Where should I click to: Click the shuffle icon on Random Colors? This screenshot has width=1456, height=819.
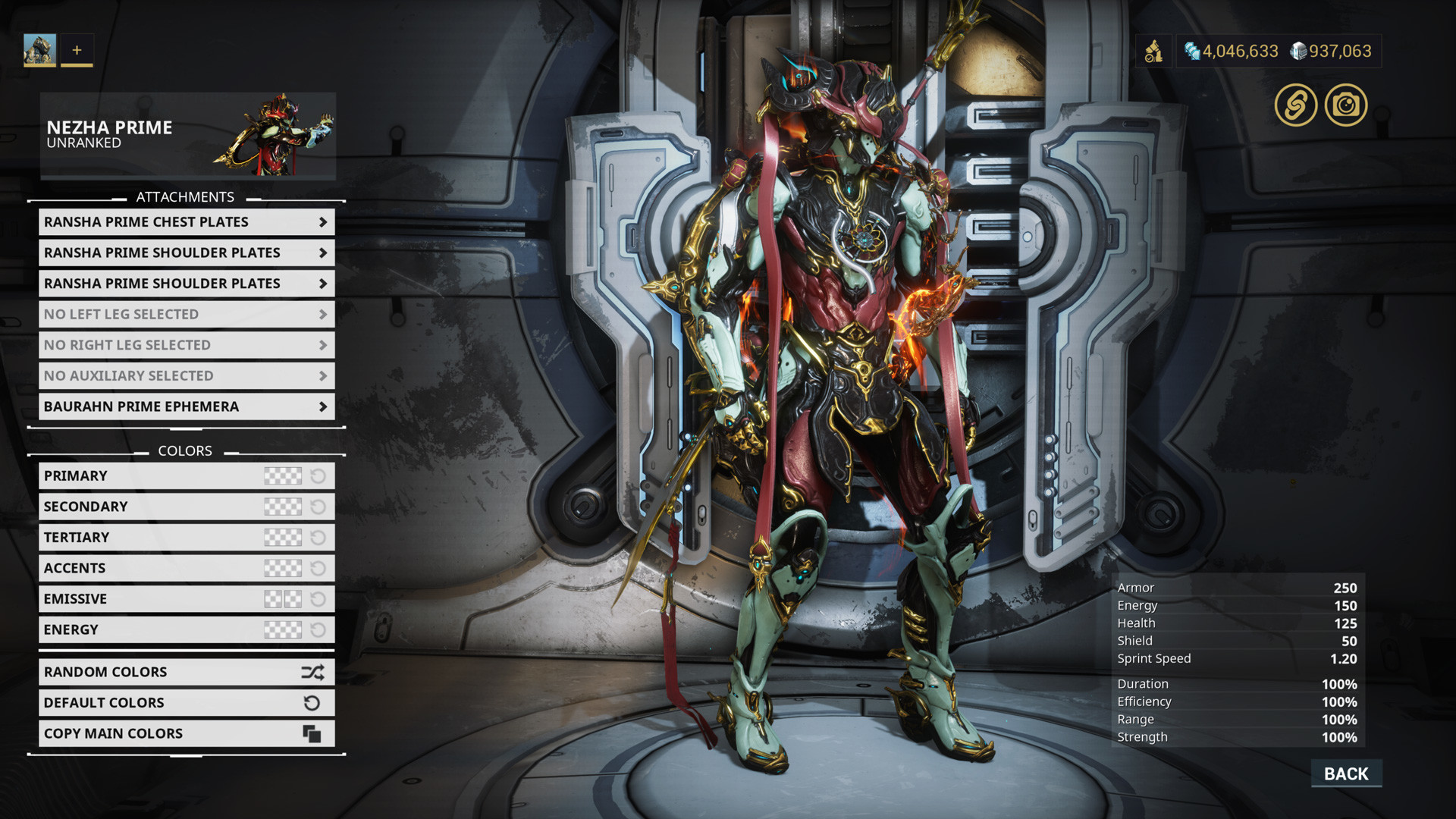coord(313,671)
